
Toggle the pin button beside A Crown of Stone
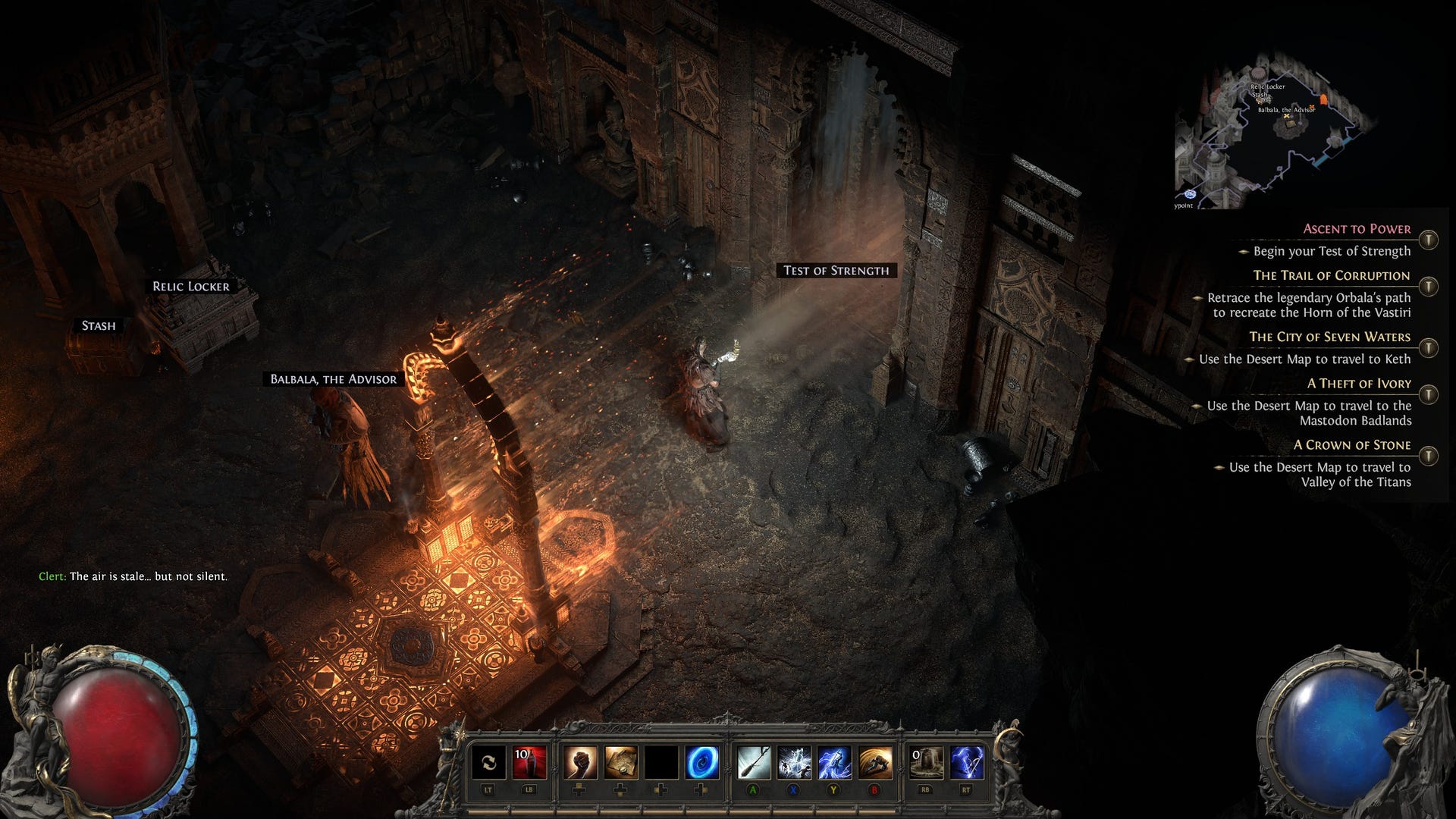[1429, 456]
